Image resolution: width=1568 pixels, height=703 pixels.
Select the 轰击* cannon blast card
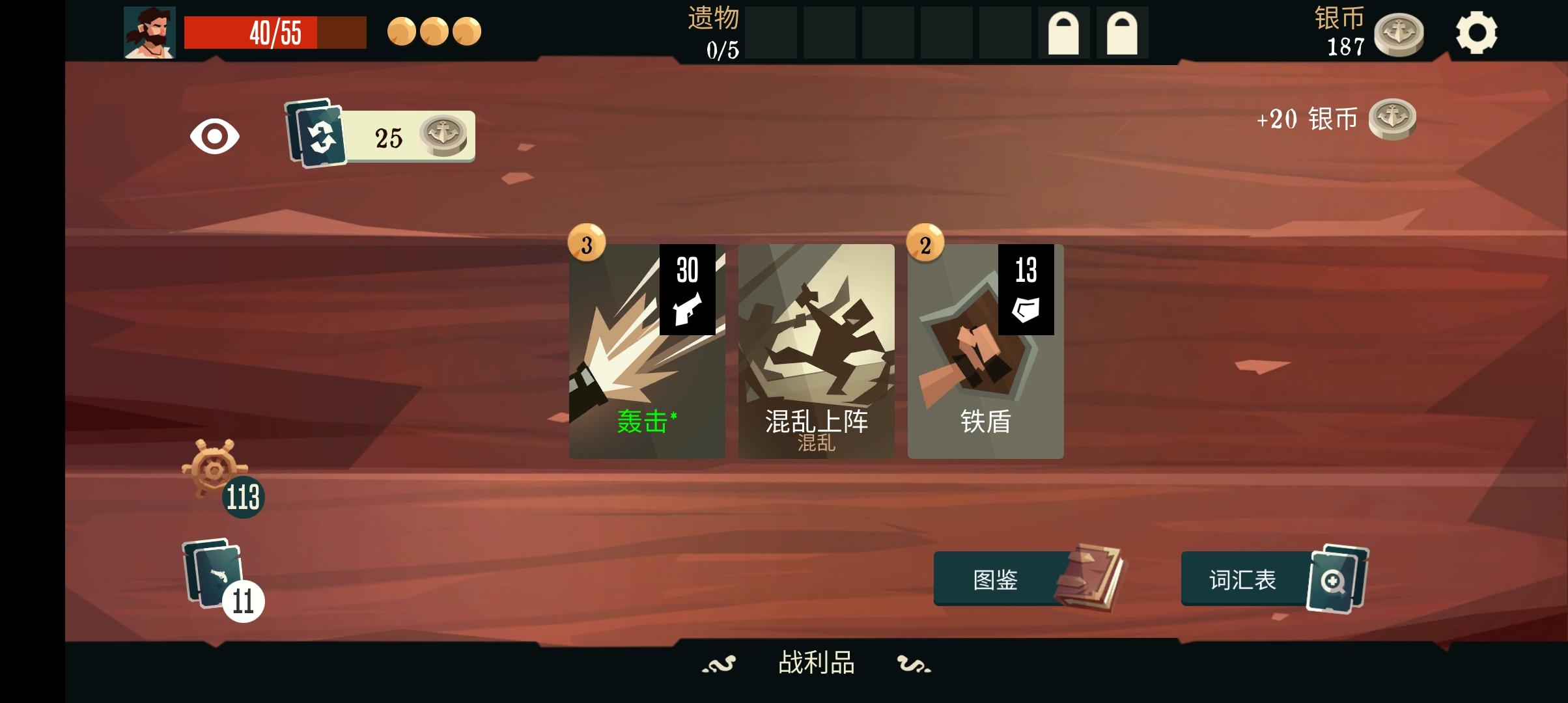pos(647,351)
